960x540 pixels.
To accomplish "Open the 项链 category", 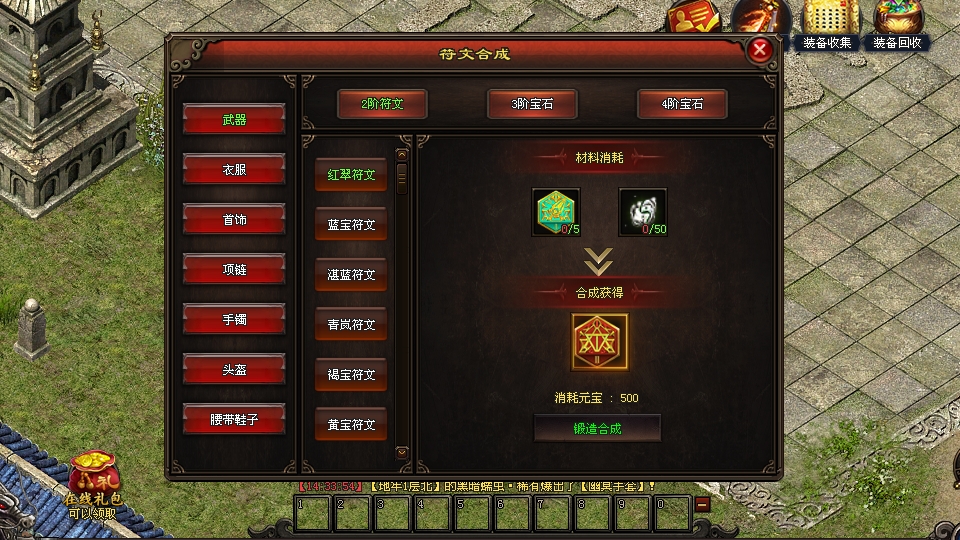I will [x=234, y=270].
